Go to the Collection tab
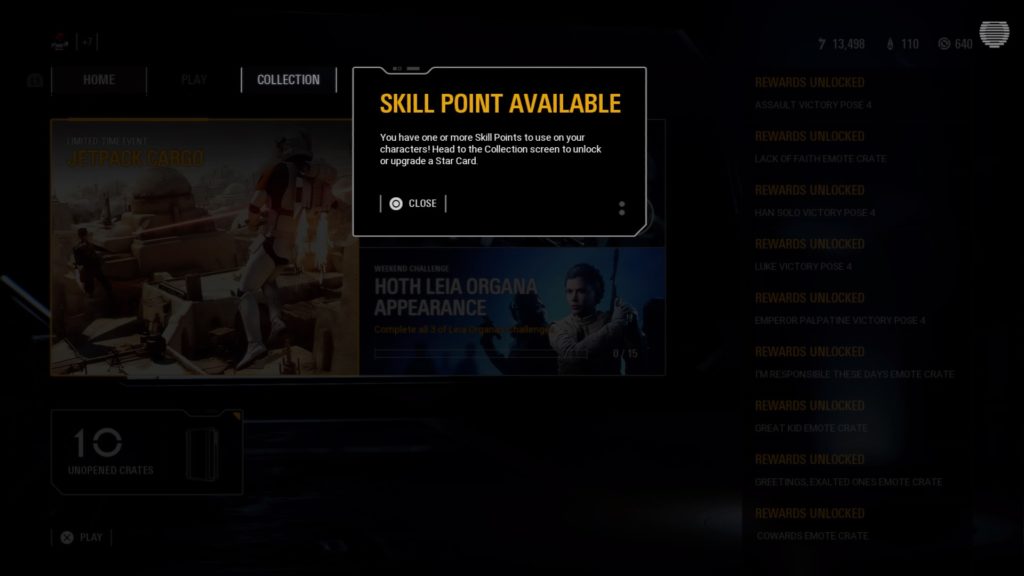 (288, 80)
